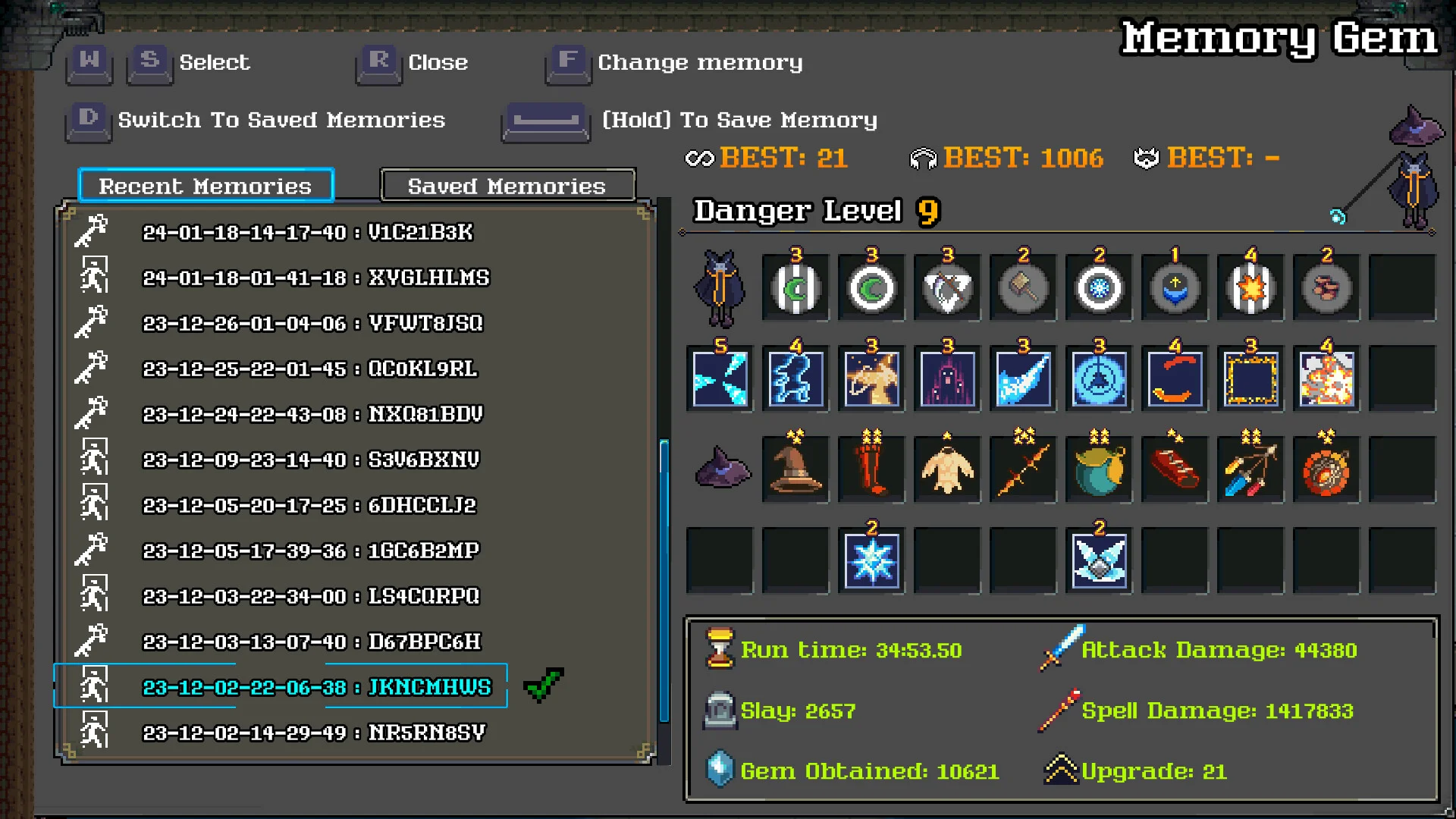Click the snowflake enhancement icon
Image resolution: width=1456 pixels, height=819 pixels.
click(x=871, y=561)
